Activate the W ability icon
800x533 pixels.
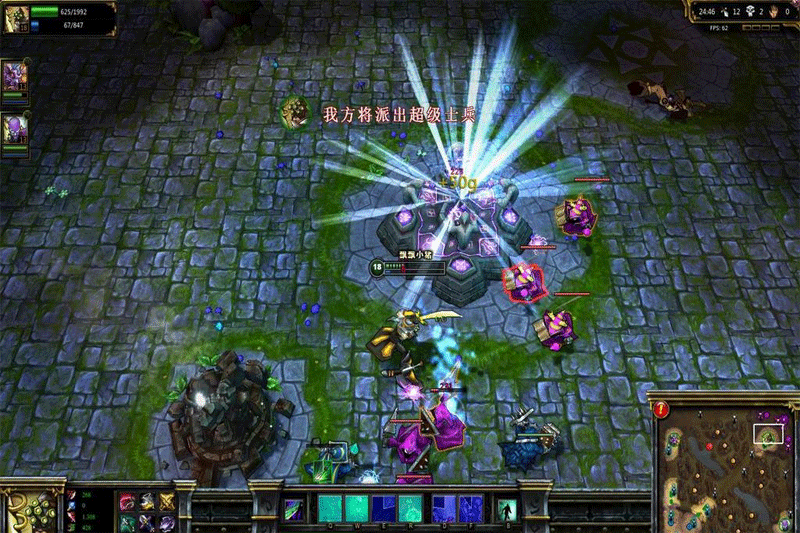pos(357,508)
